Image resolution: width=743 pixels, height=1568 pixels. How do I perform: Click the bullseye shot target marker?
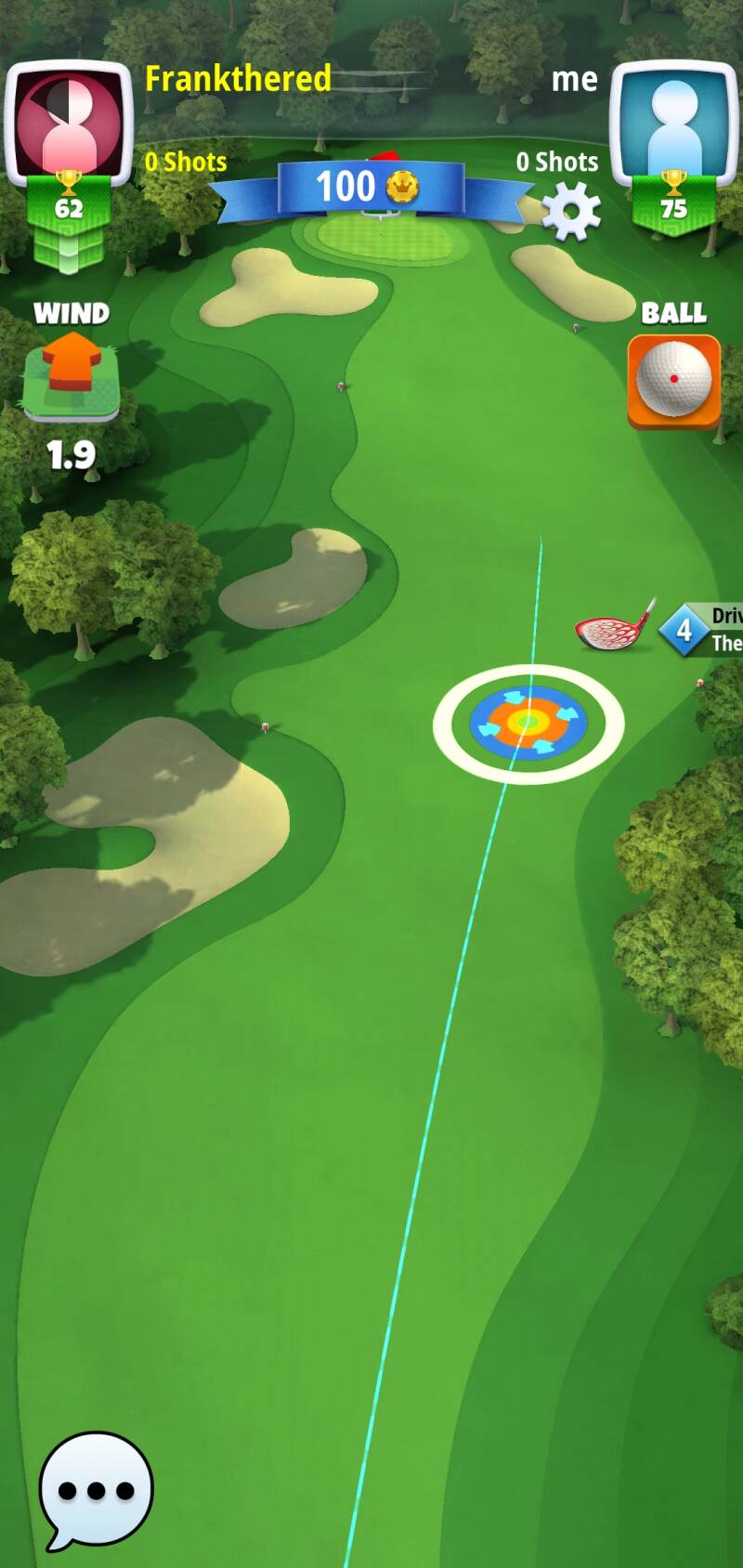tap(528, 722)
